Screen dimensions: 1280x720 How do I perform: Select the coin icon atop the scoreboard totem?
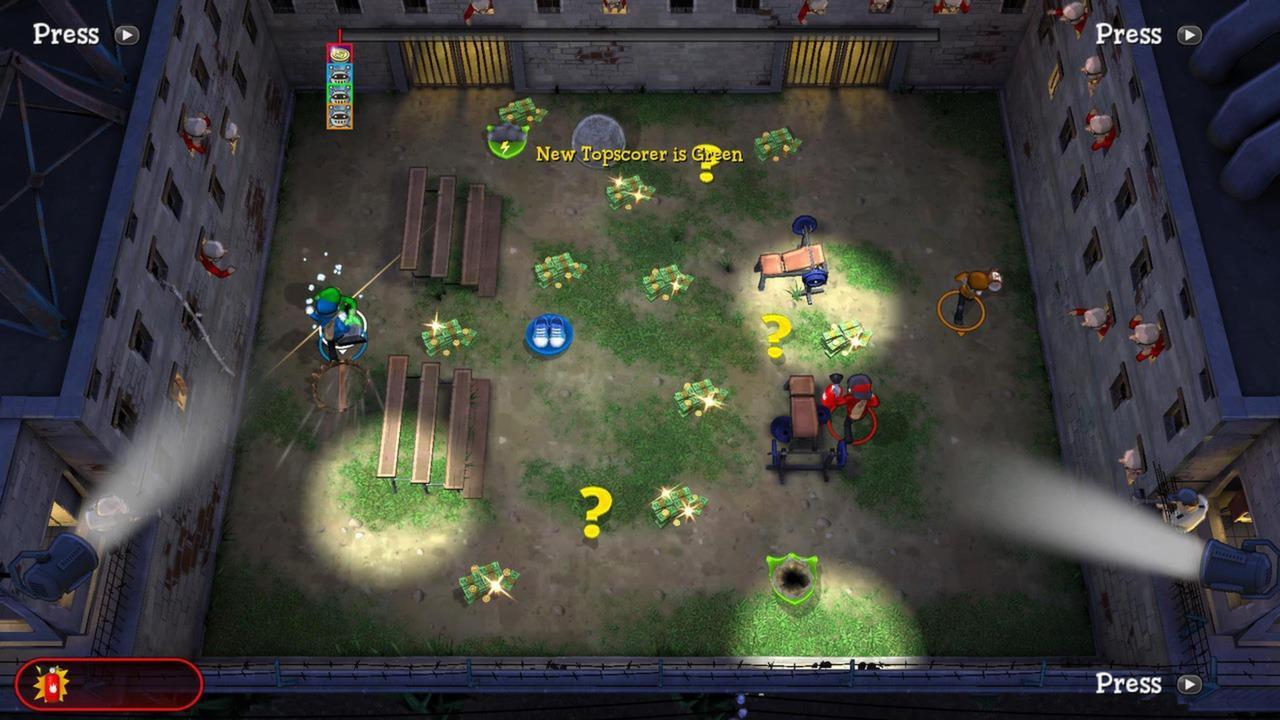[x=339, y=53]
